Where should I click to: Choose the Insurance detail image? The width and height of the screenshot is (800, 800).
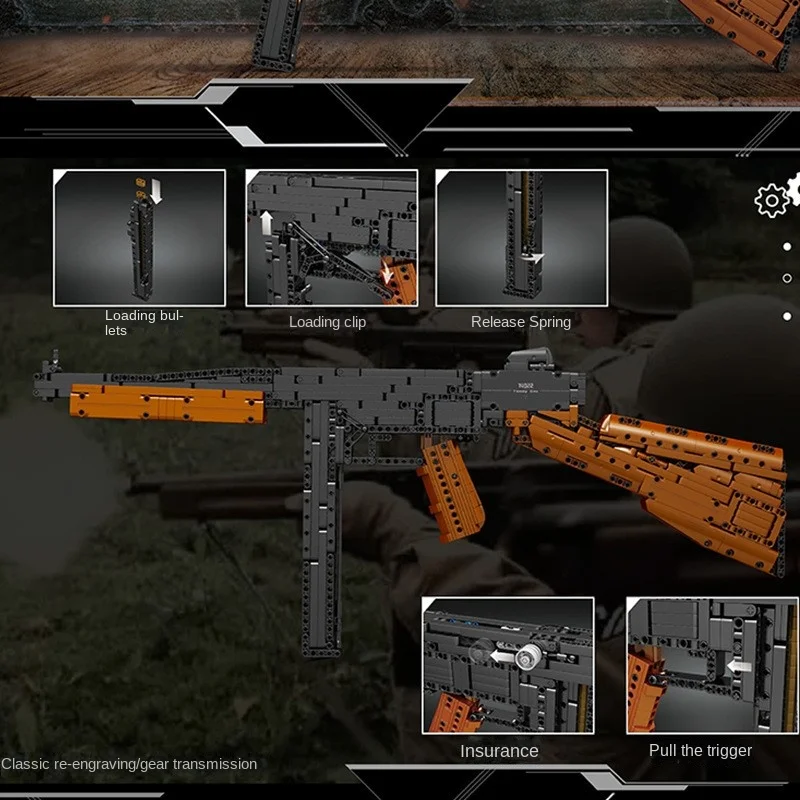pos(507,665)
